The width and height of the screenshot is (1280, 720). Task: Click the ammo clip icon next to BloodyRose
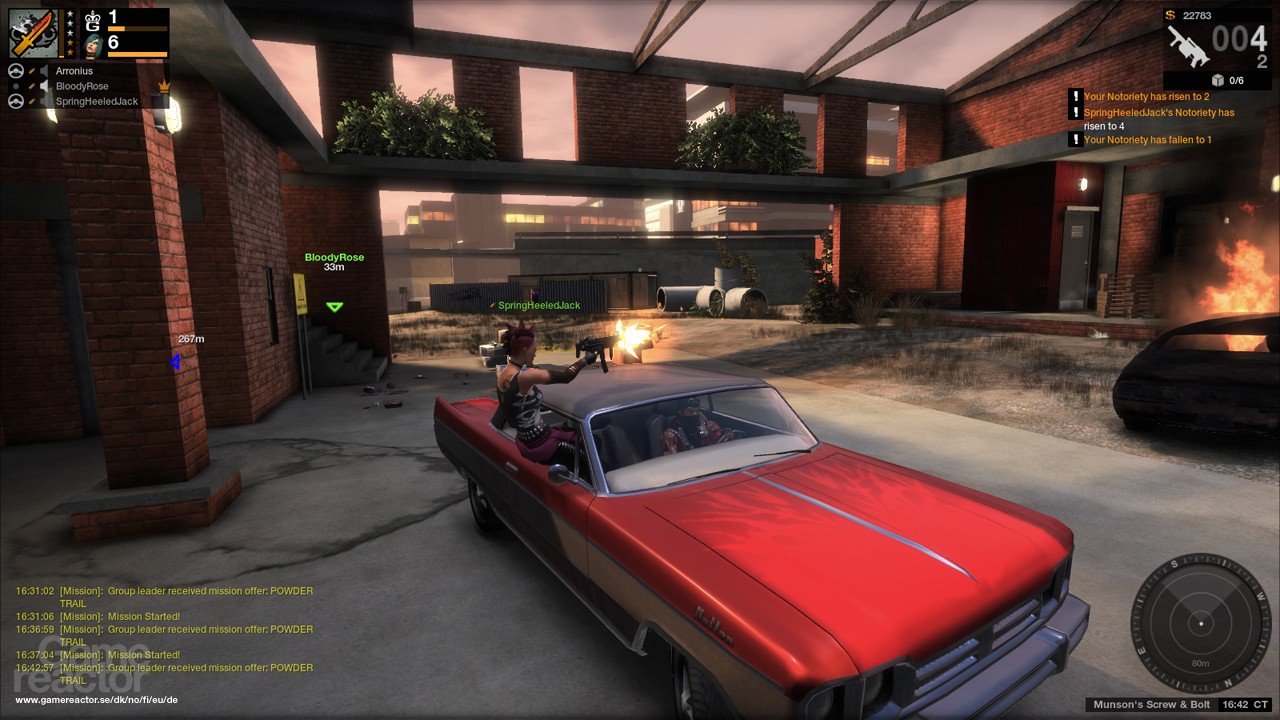(32, 86)
